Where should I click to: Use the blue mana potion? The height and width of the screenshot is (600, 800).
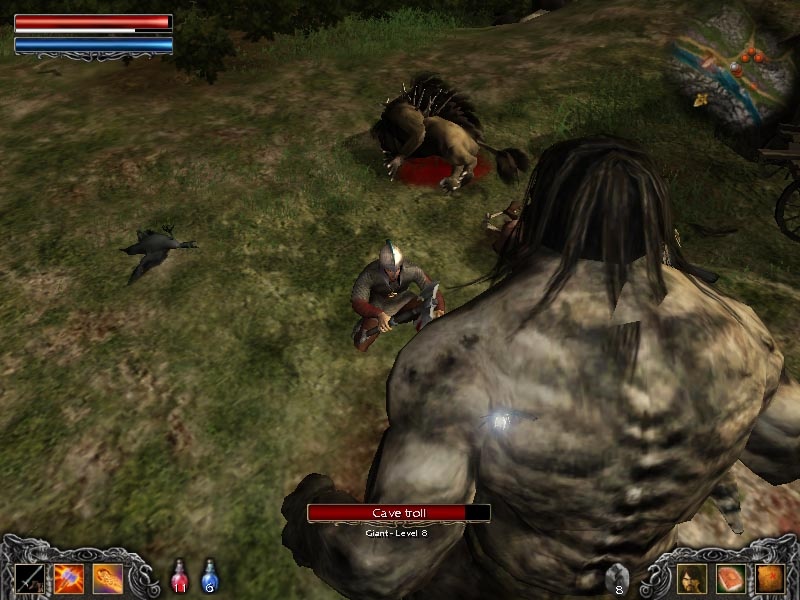[210, 575]
